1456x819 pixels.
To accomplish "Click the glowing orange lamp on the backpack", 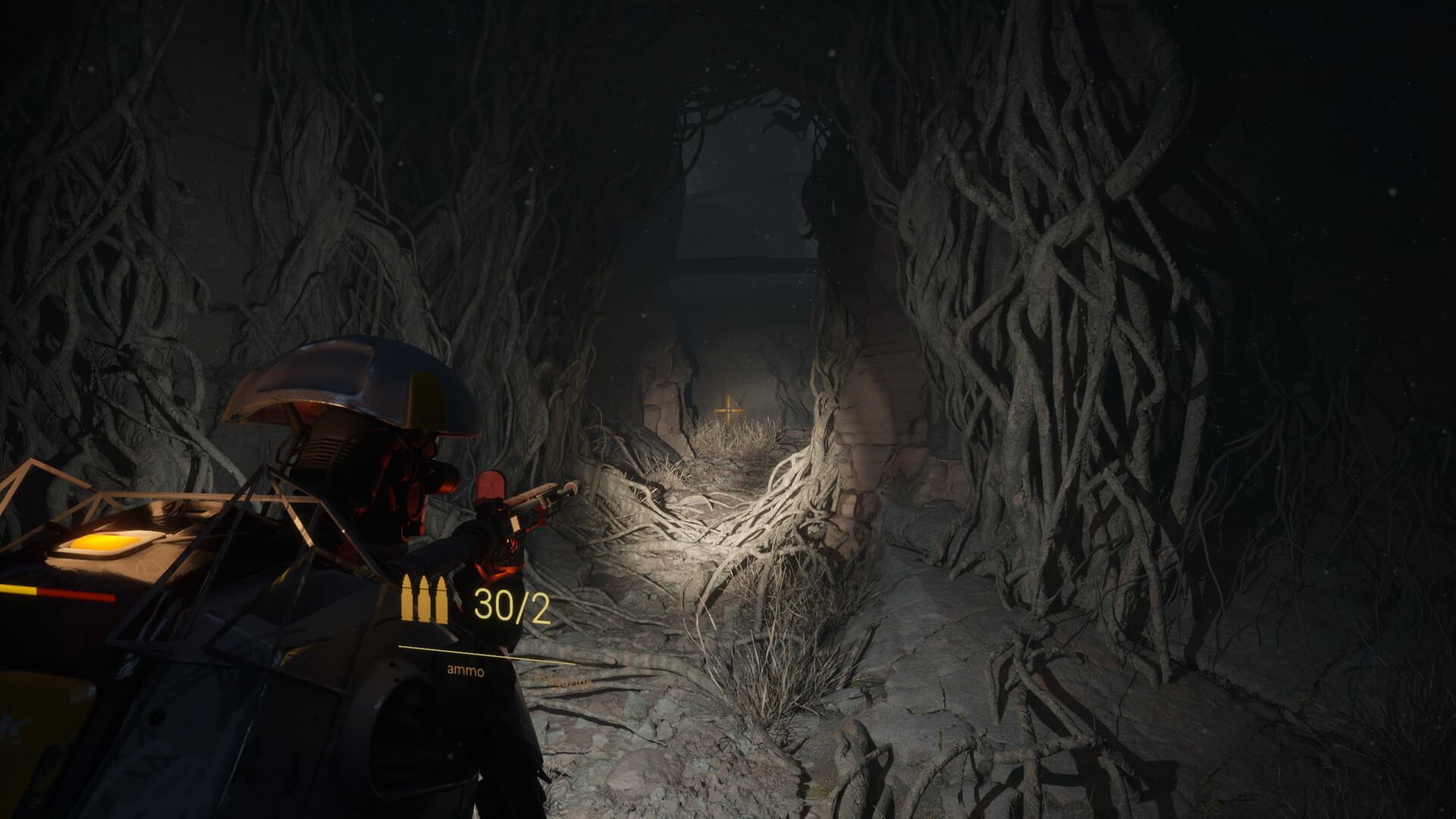I will pos(102,542).
